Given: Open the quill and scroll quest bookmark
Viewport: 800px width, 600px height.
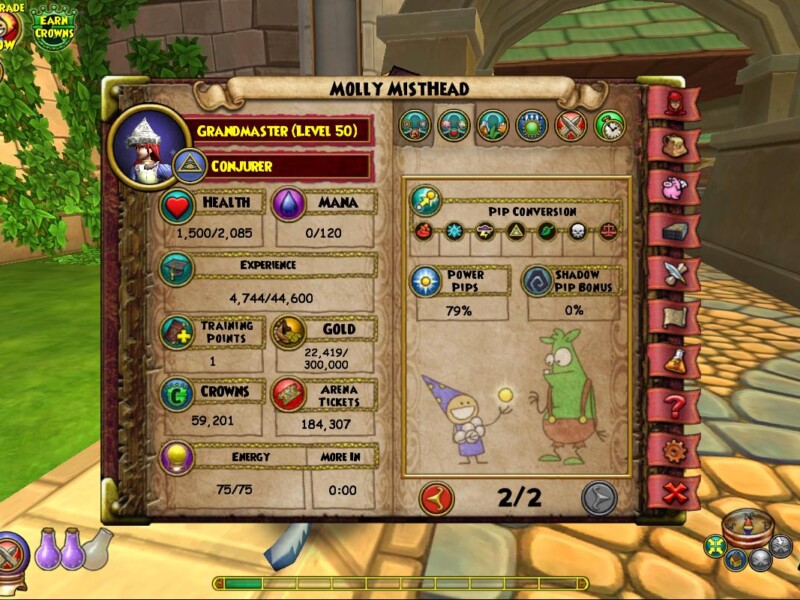Looking at the screenshot, I should click(x=673, y=273).
